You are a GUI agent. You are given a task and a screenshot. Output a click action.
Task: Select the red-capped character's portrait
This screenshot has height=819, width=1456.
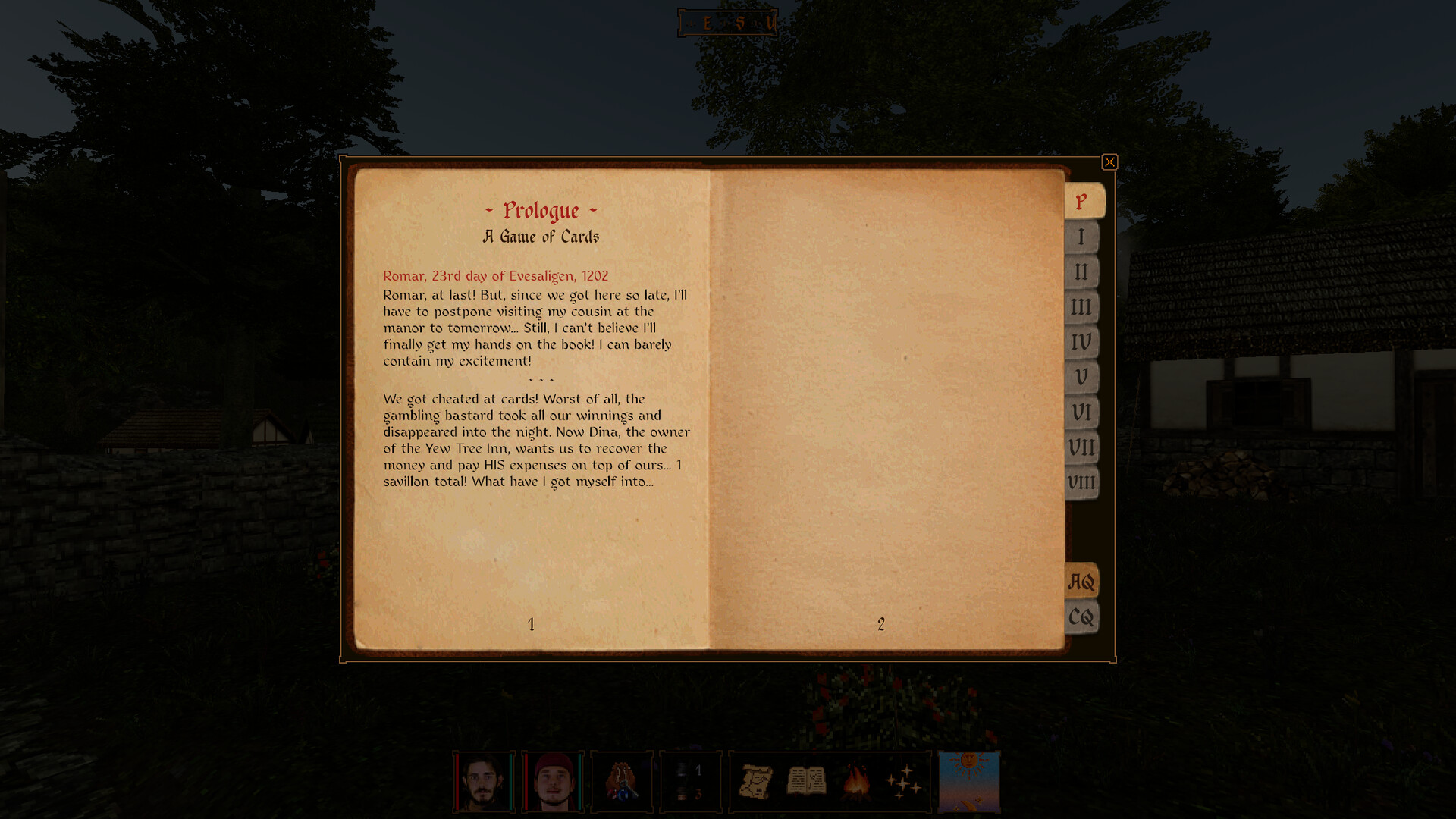click(x=554, y=781)
